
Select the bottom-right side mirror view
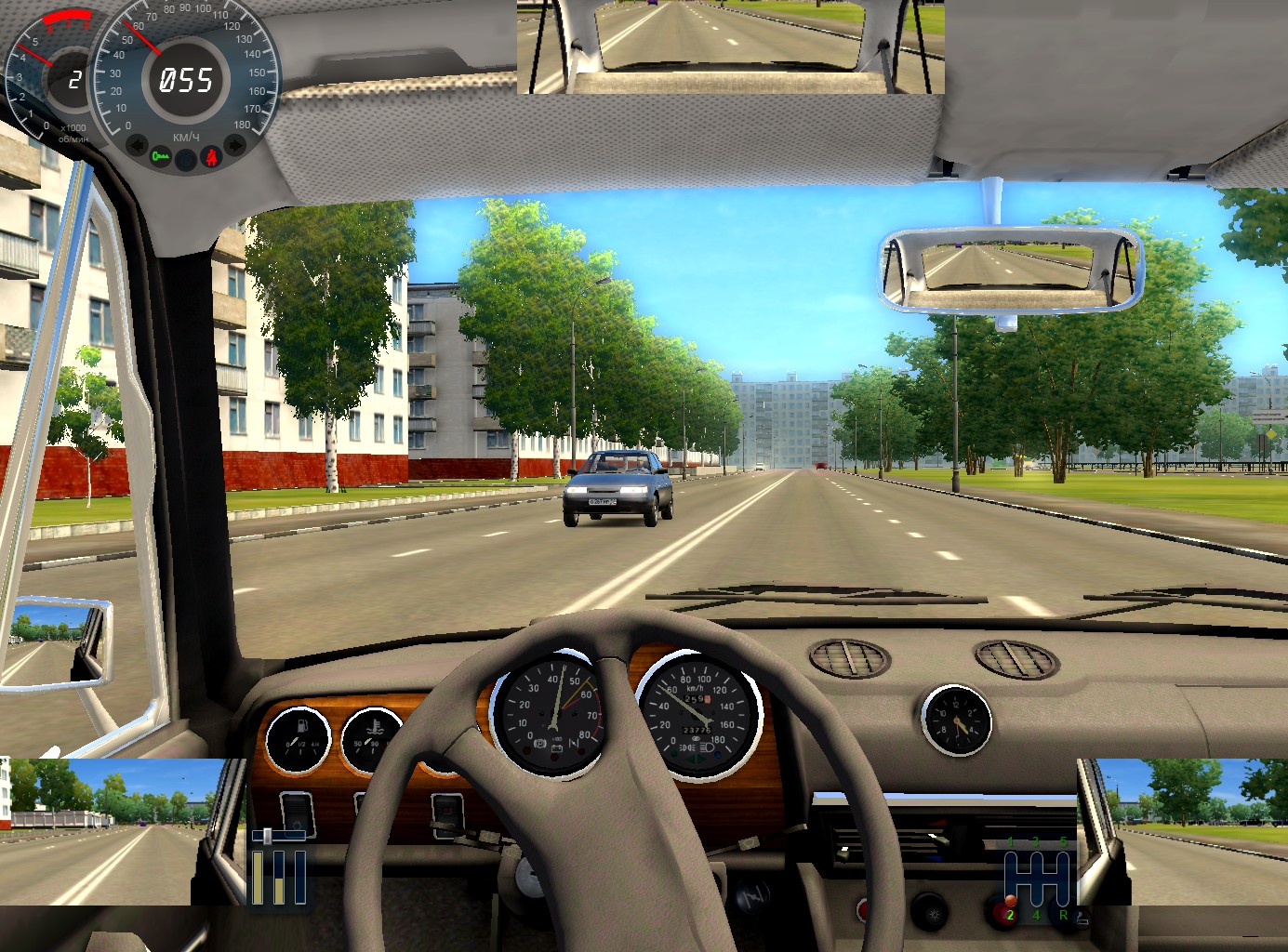pyautogui.click(x=1183, y=831)
